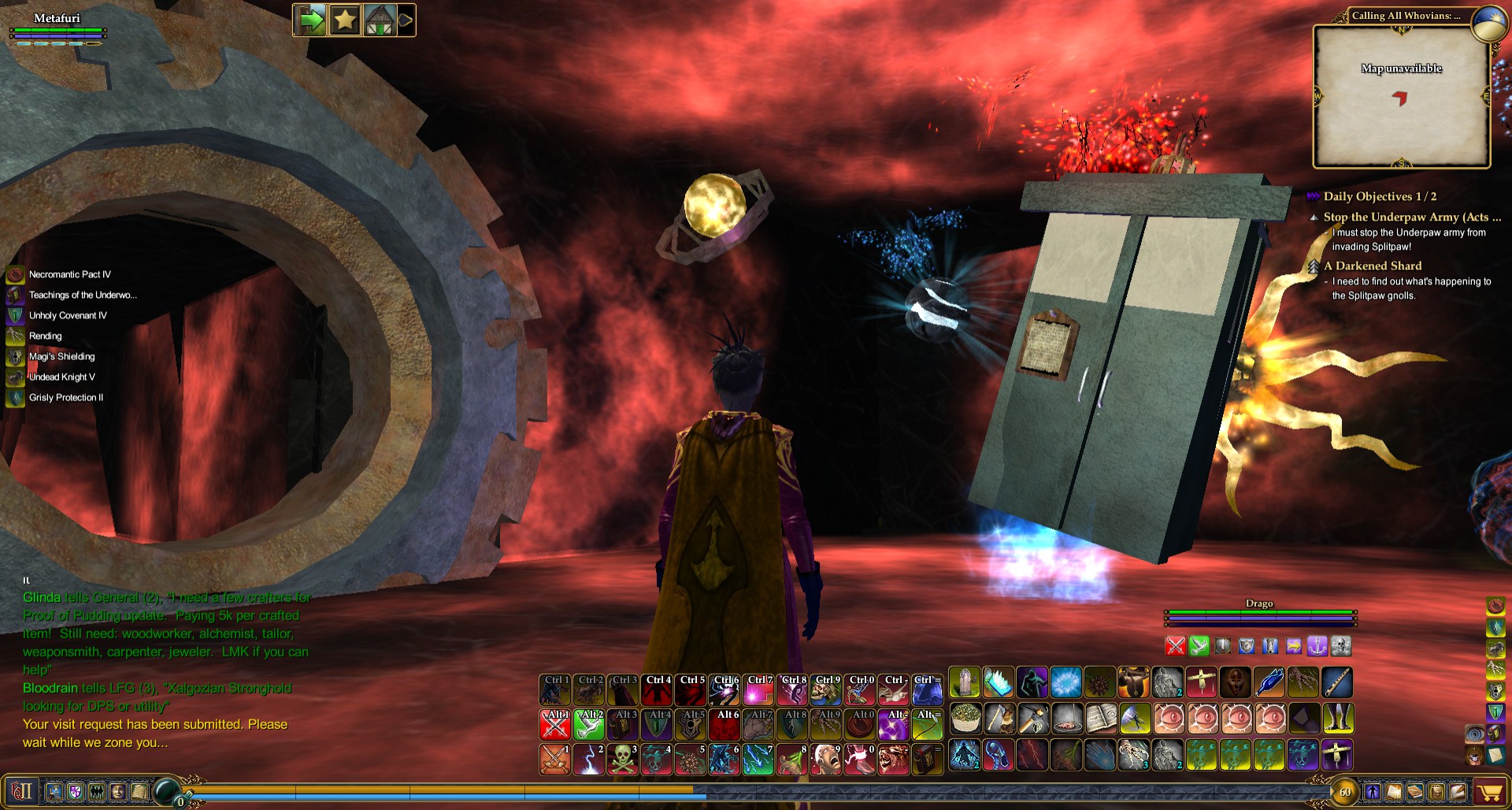This screenshot has height=810, width=1512.
Task: Command pet Drago to attack with crossed swords
Action: click(1175, 646)
